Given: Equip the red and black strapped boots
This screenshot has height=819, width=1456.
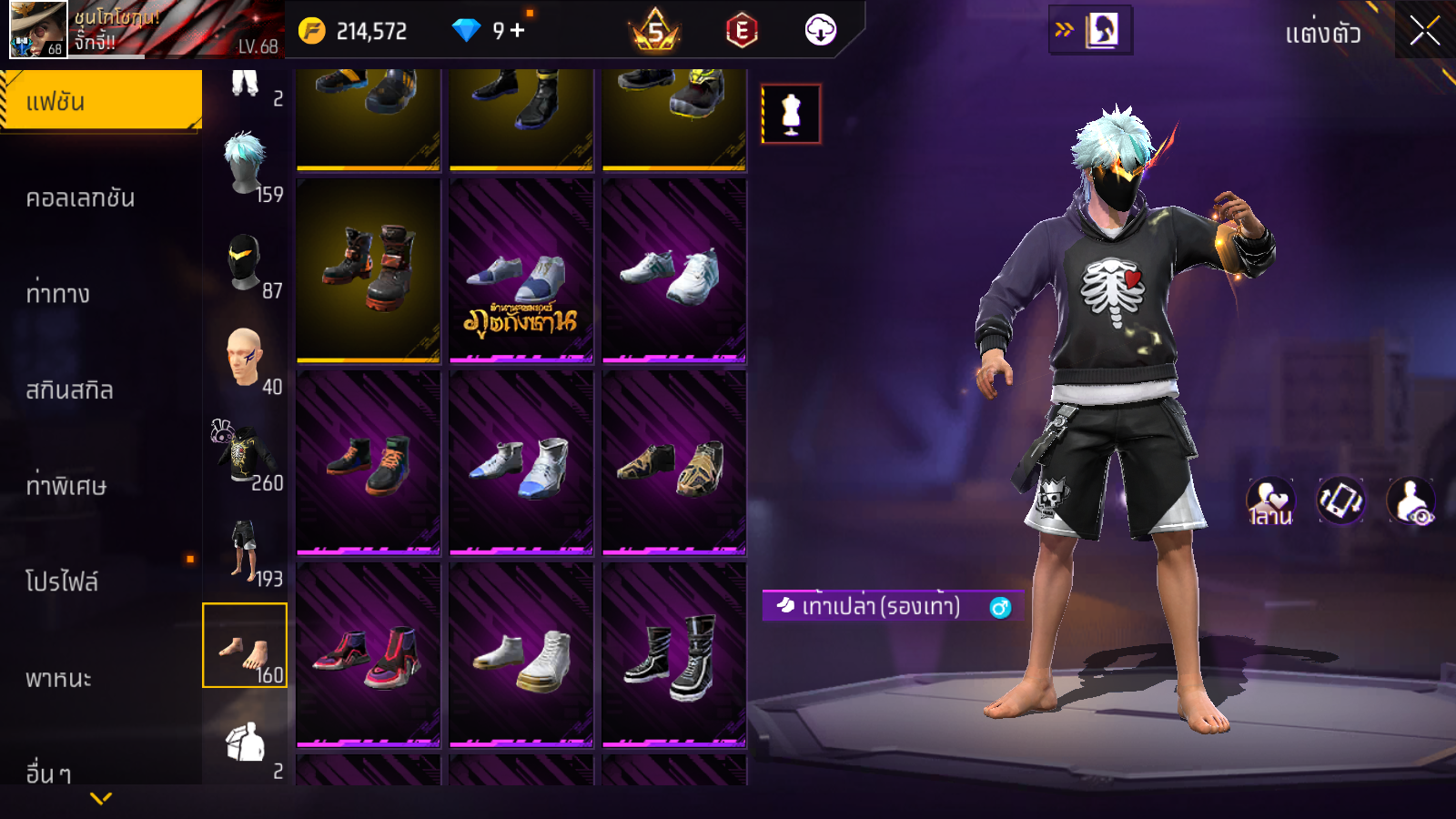Looking at the screenshot, I should tap(369, 269).
